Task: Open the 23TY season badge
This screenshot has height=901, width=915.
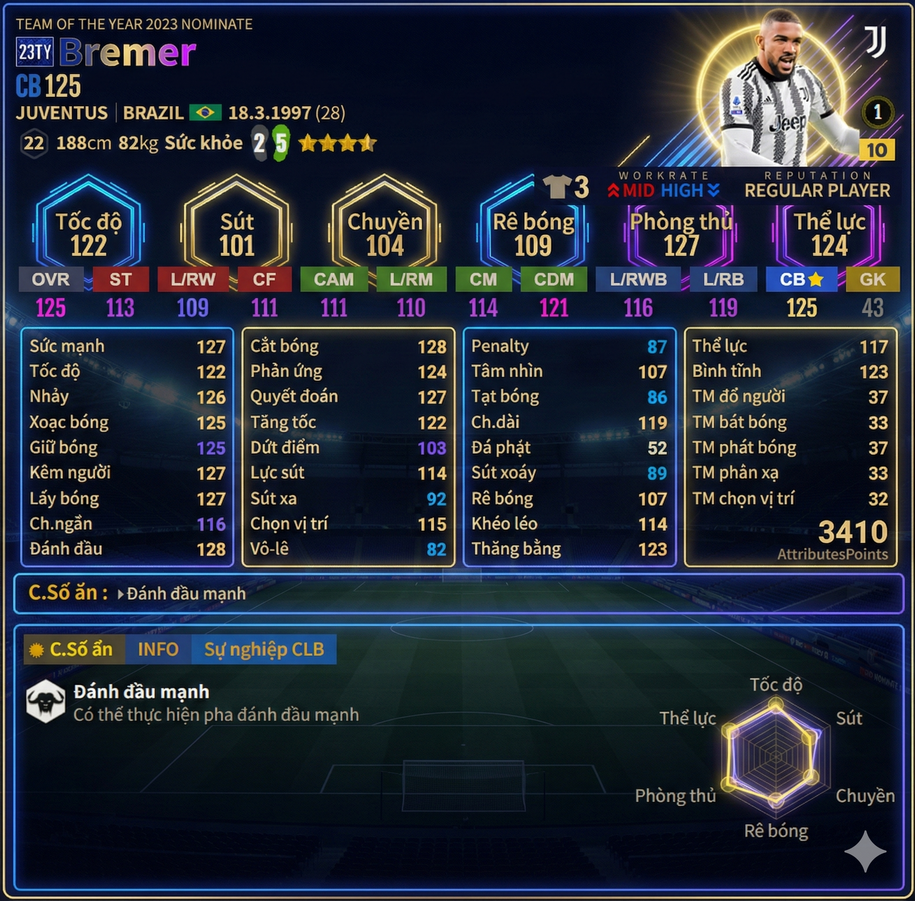Action: pos(35,52)
